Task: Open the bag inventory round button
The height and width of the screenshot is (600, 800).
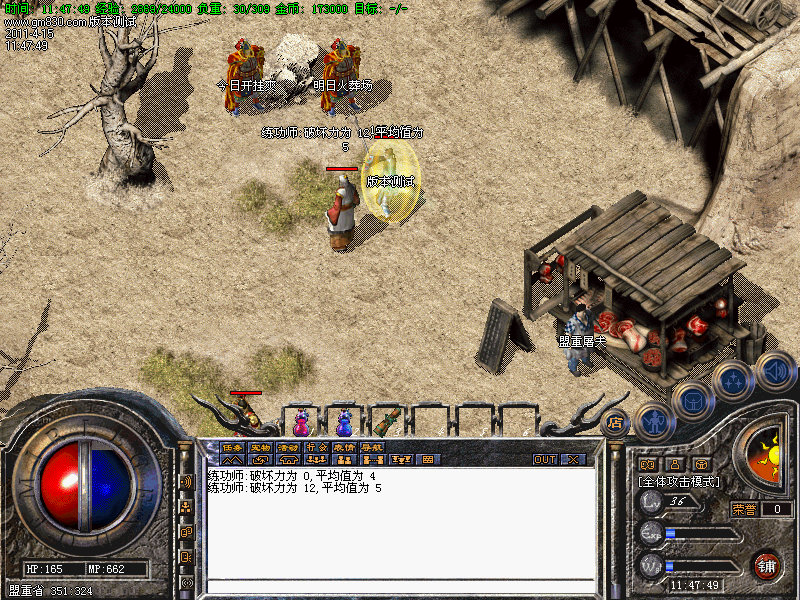Action: click(x=691, y=401)
